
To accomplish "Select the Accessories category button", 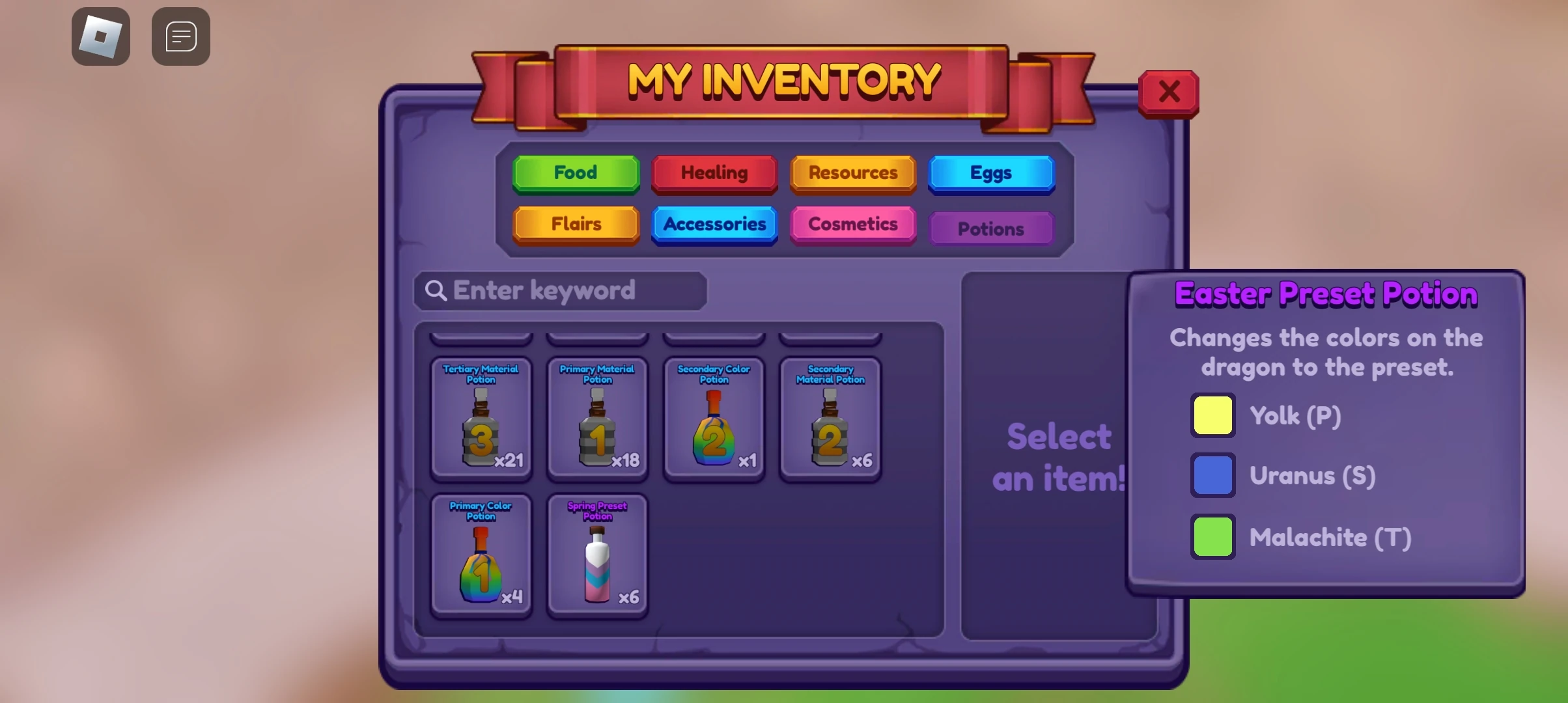I will 714,224.
